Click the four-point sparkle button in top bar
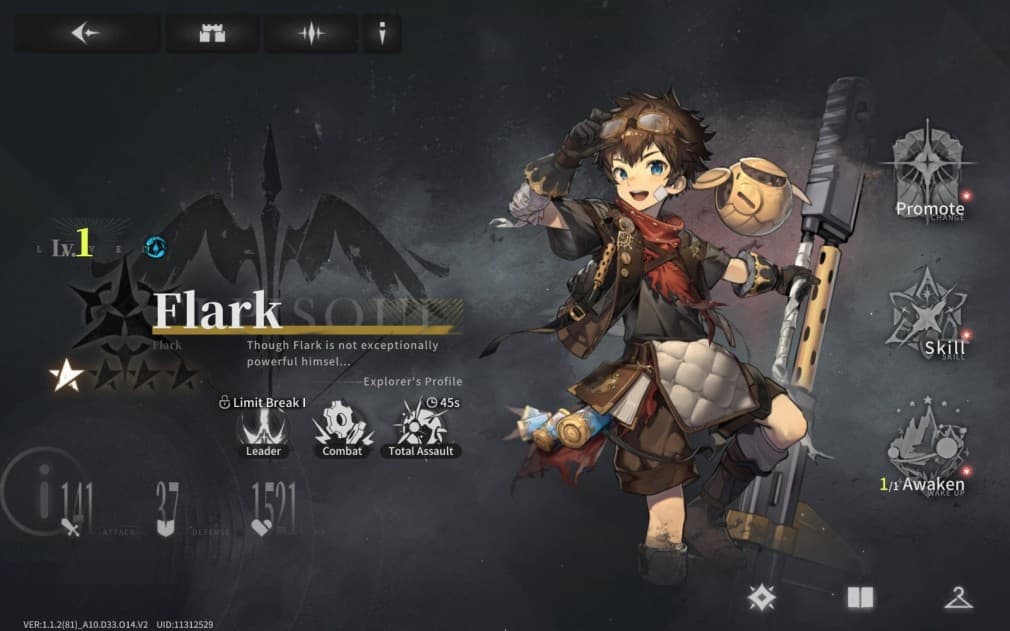1010x631 pixels. point(311,33)
